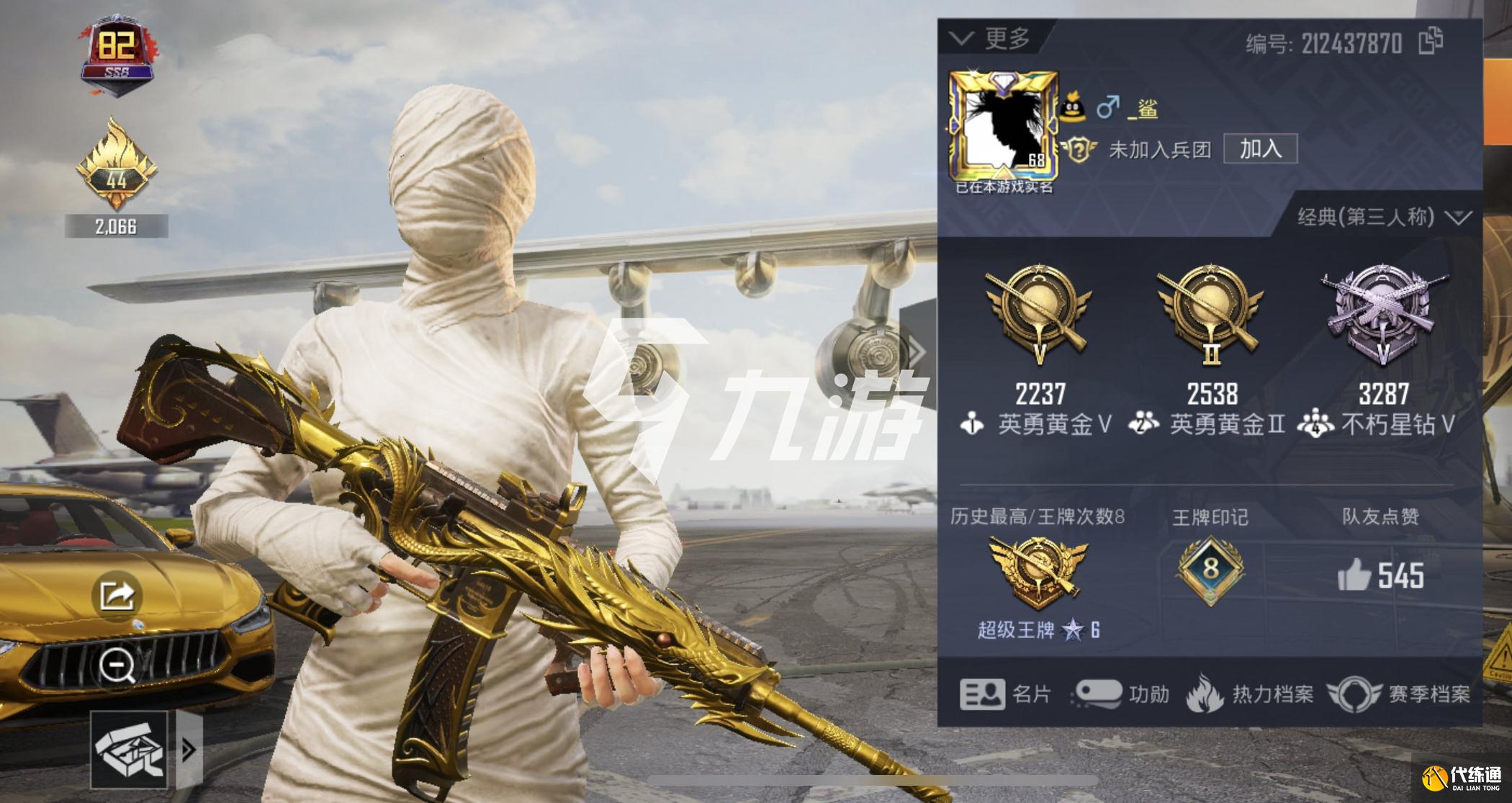
Task: Open the level 82 SS8 season badge
Action: [117, 55]
